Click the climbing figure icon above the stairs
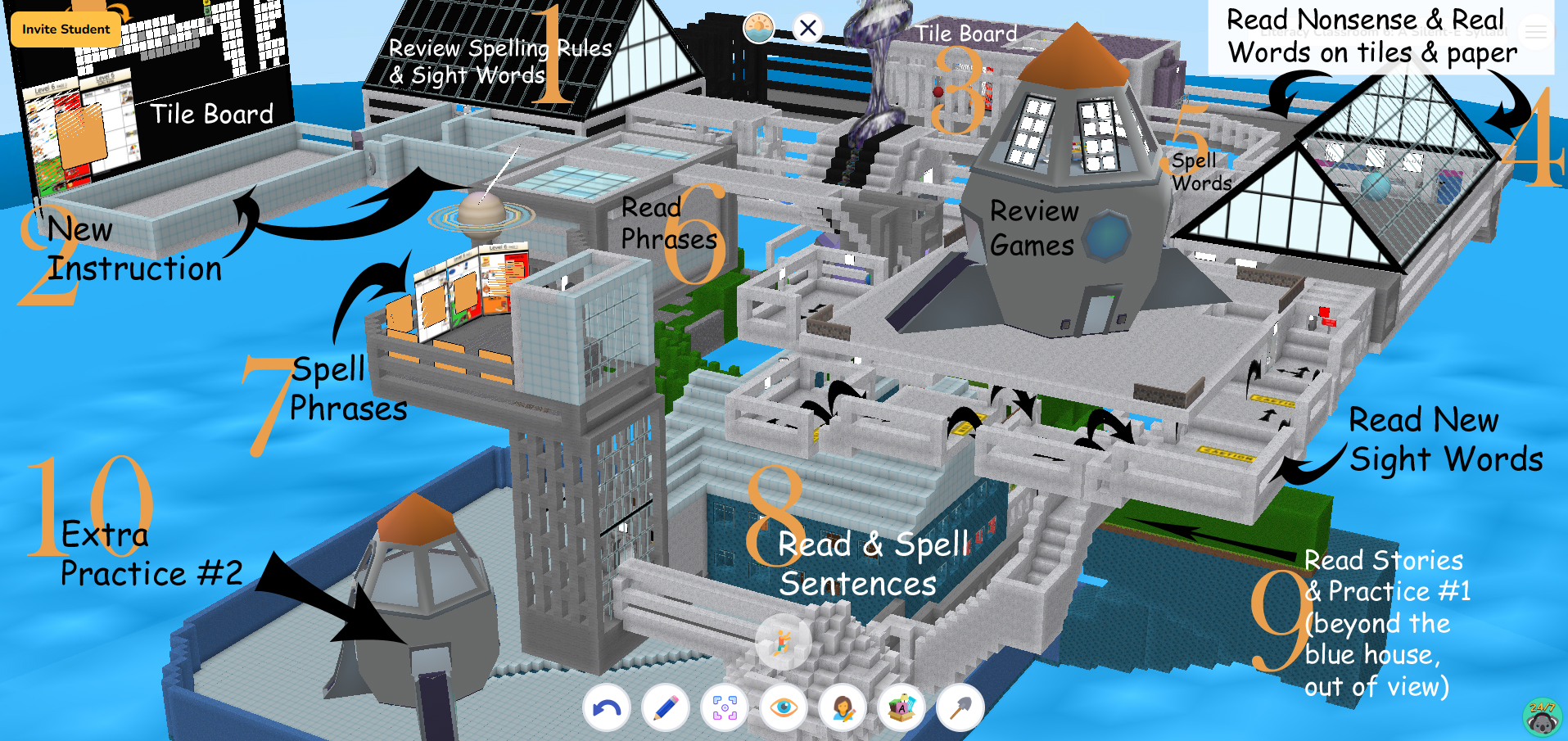The height and width of the screenshot is (741, 1568). coord(784,642)
